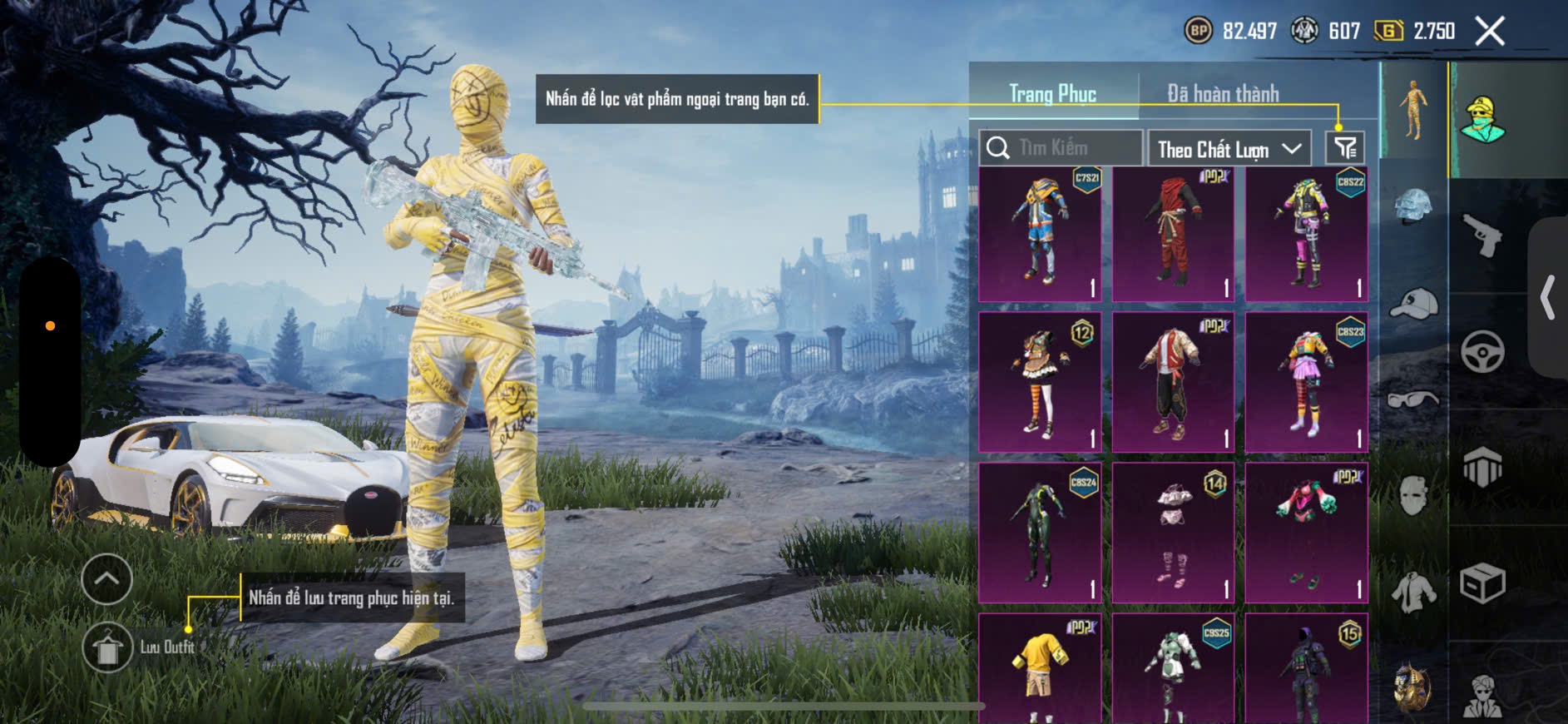Toggle the owned-items filter funnel icon
This screenshot has width=1568, height=724.
pos(1344,148)
